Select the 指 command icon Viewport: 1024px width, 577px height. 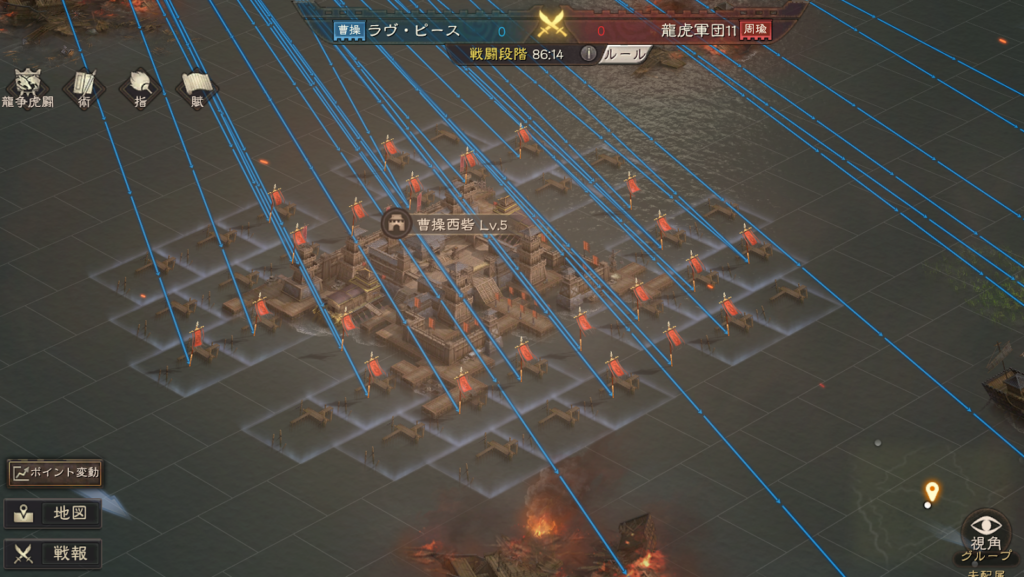(x=141, y=86)
